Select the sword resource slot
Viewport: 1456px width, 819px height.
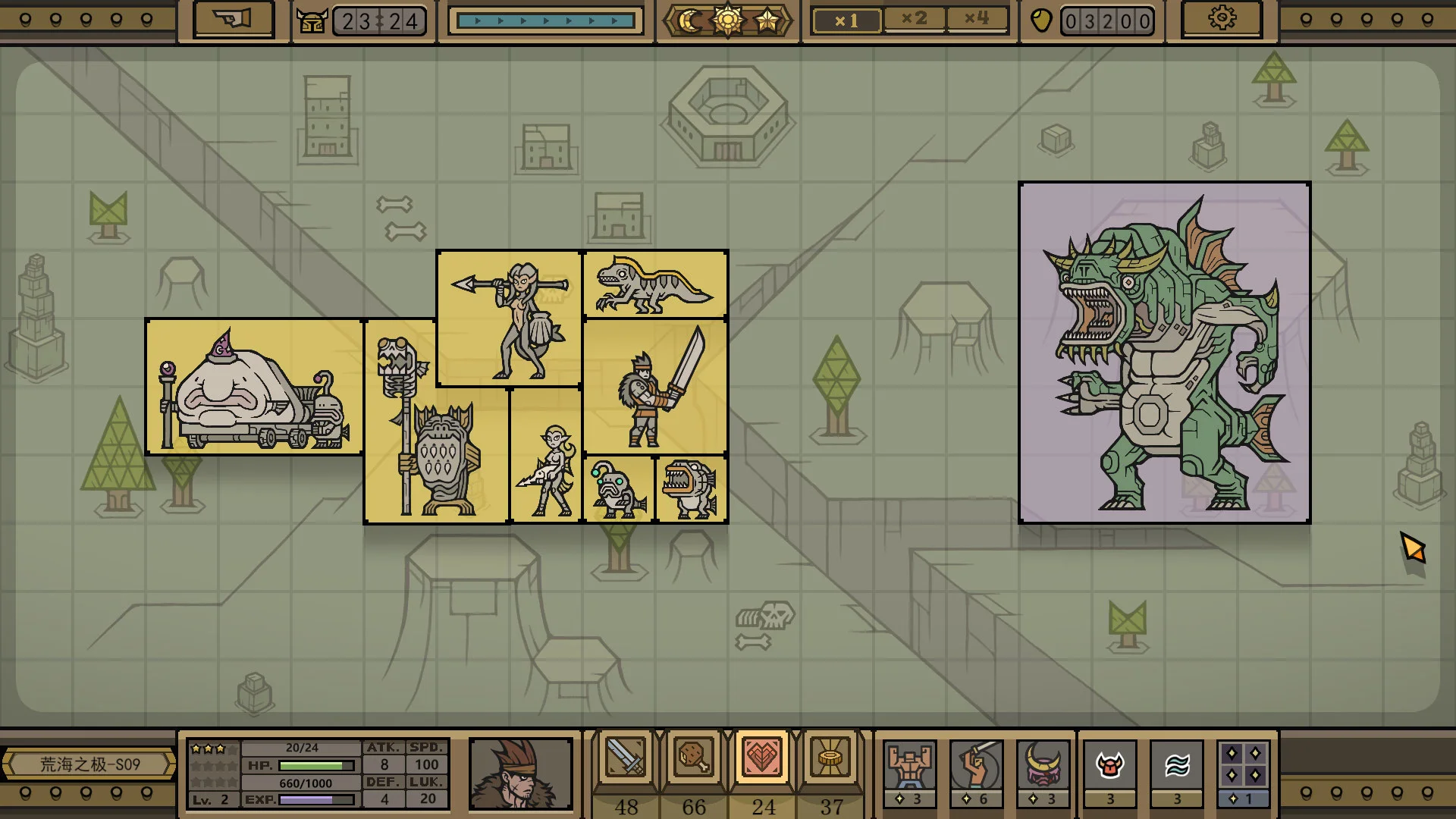pyautogui.click(x=626, y=758)
